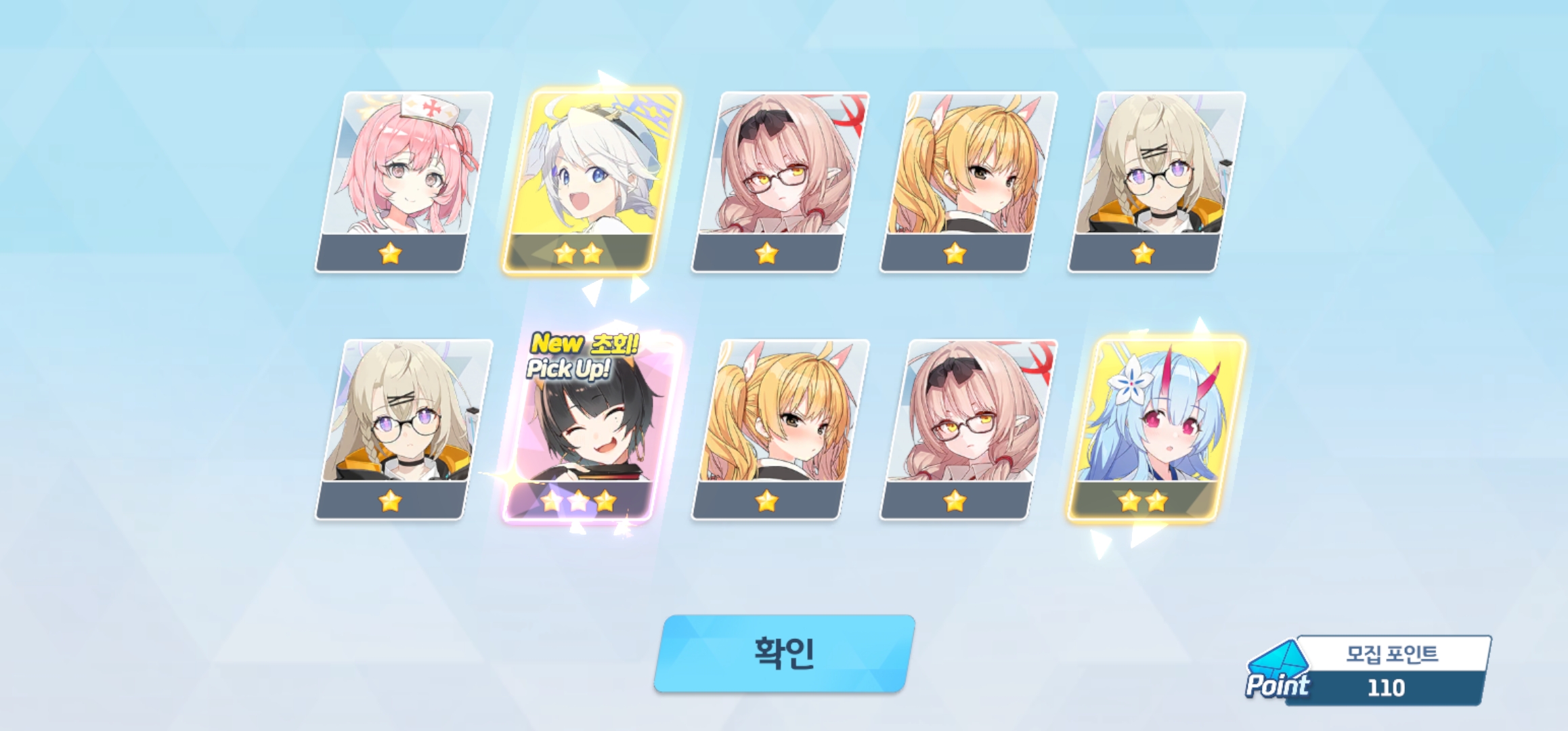Select the blue-haired red-horned student card

pyautogui.click(x=1156, y=429)
